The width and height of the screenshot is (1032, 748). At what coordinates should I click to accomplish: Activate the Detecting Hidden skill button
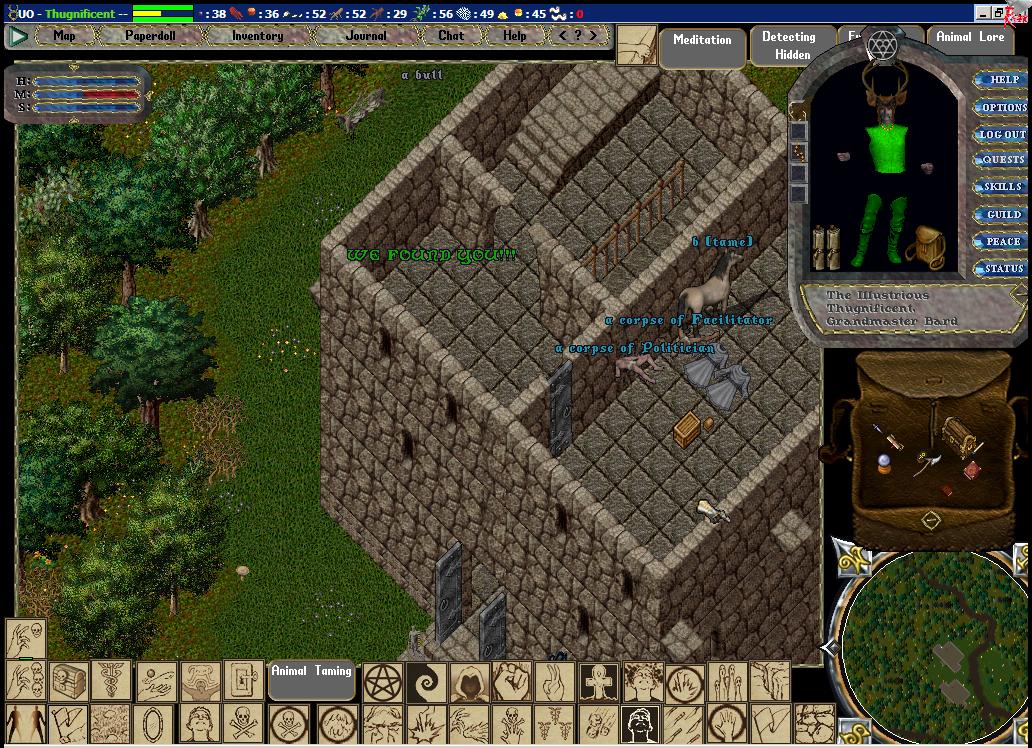[789, 46]
